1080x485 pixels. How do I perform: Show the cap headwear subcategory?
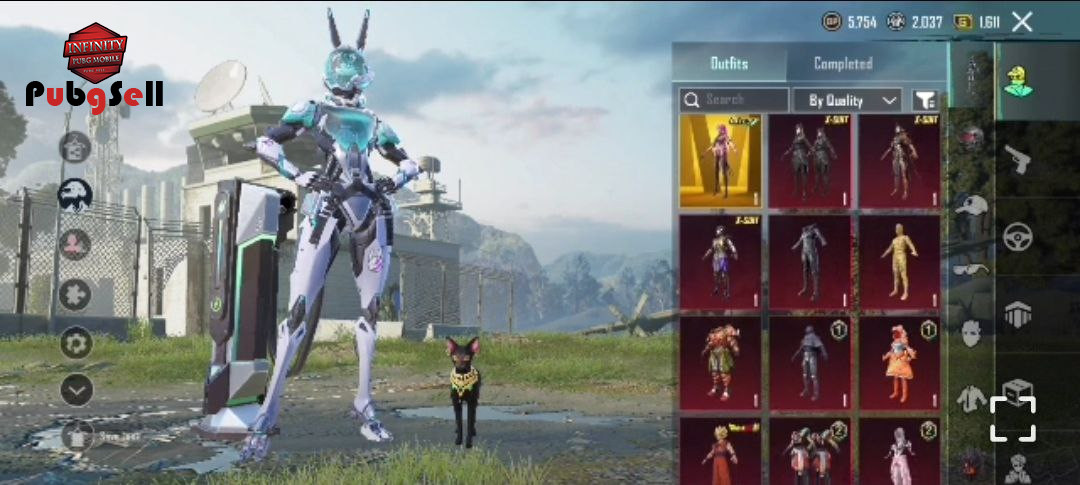coord(969,206)
